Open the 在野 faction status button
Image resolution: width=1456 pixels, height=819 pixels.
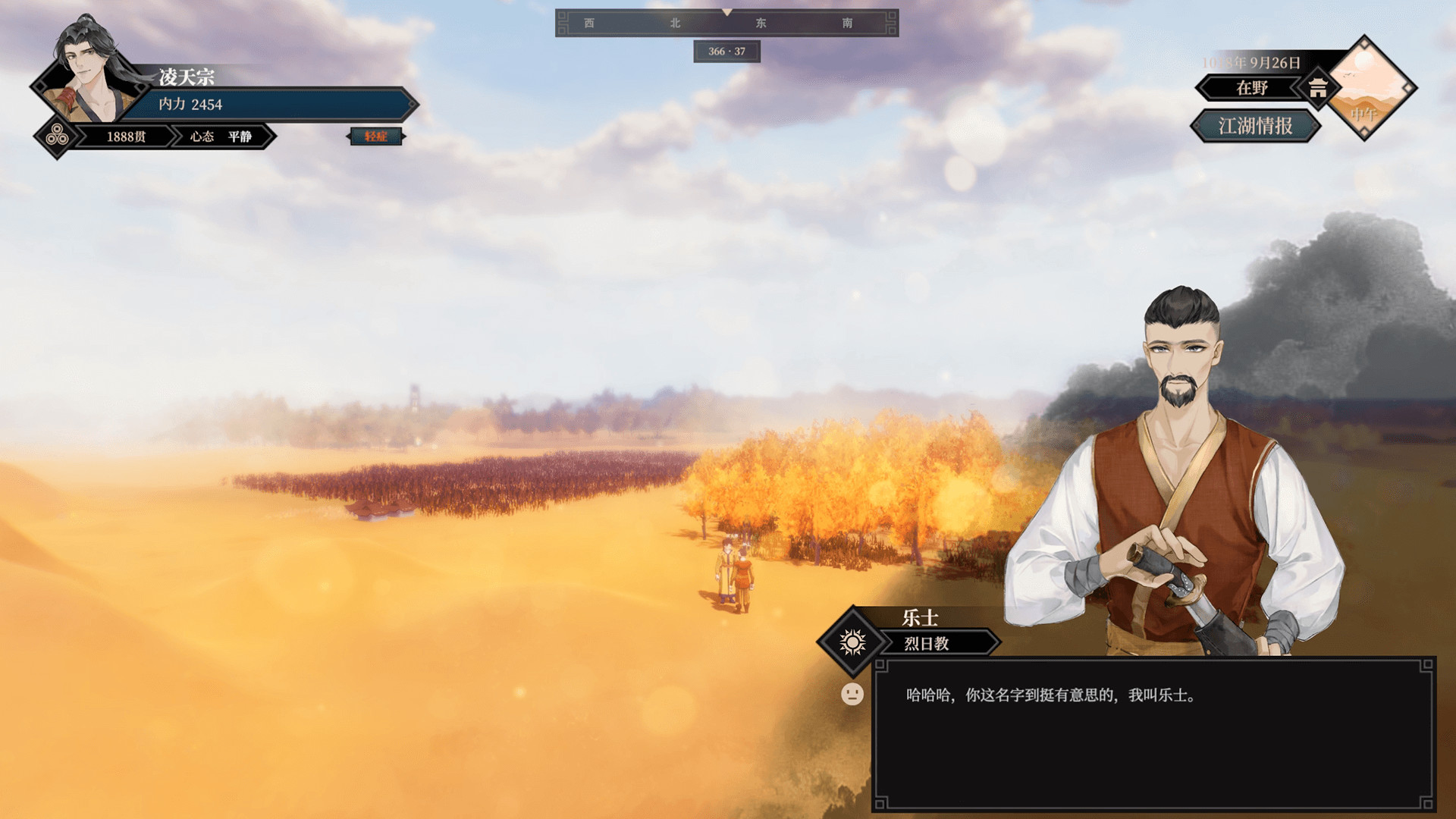1251,88
